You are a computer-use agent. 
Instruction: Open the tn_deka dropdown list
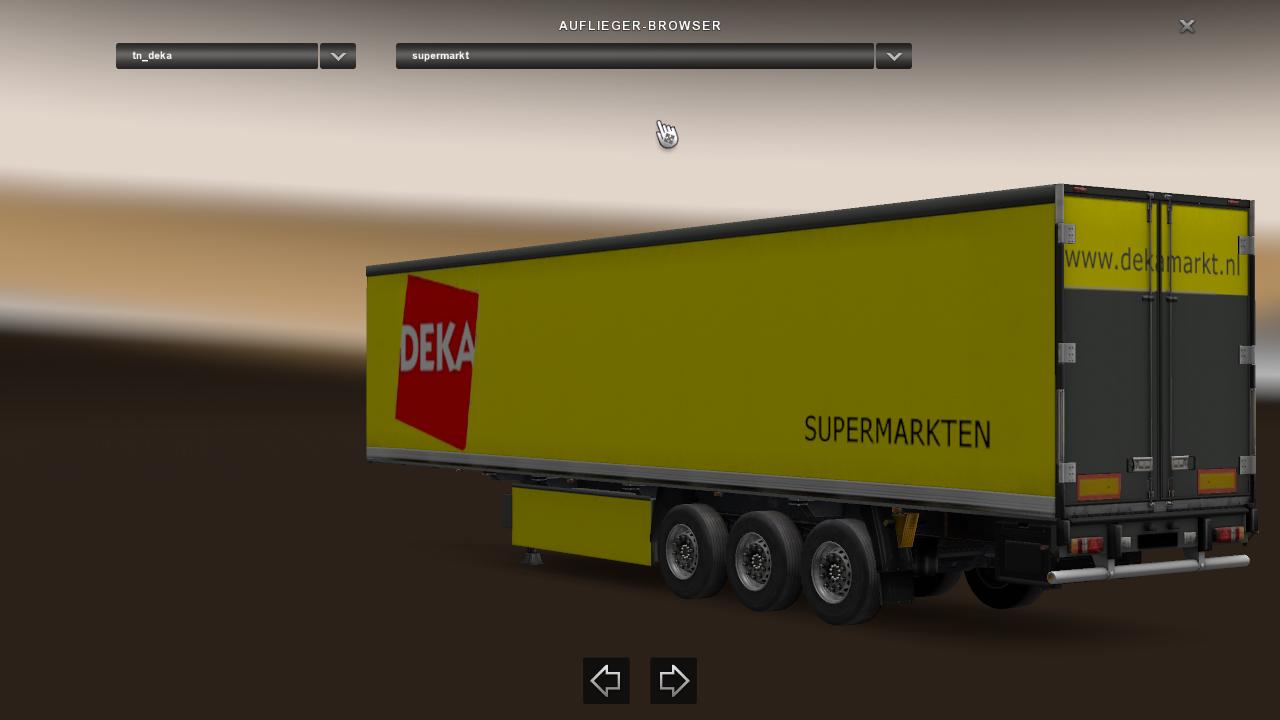tap(338, 56)
